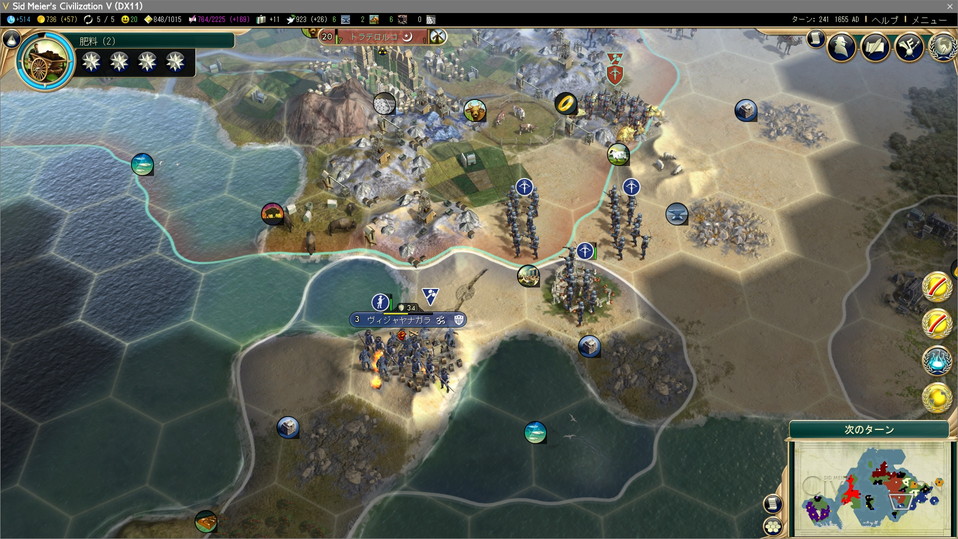Open the social policies book icon
This screenshot has width=958, height=539.
coord(876,47)
